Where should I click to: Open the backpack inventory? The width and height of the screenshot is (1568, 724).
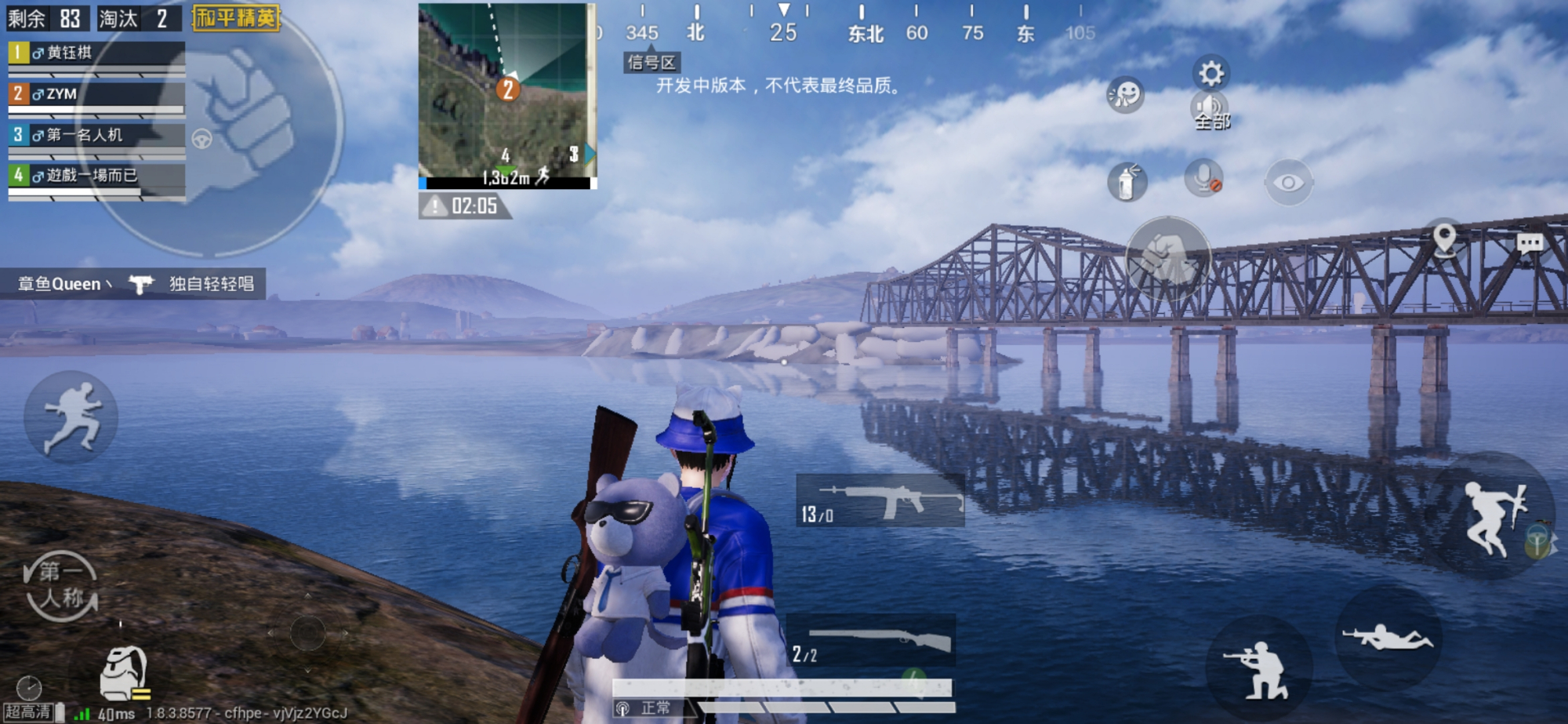click(x=124, y=673)
